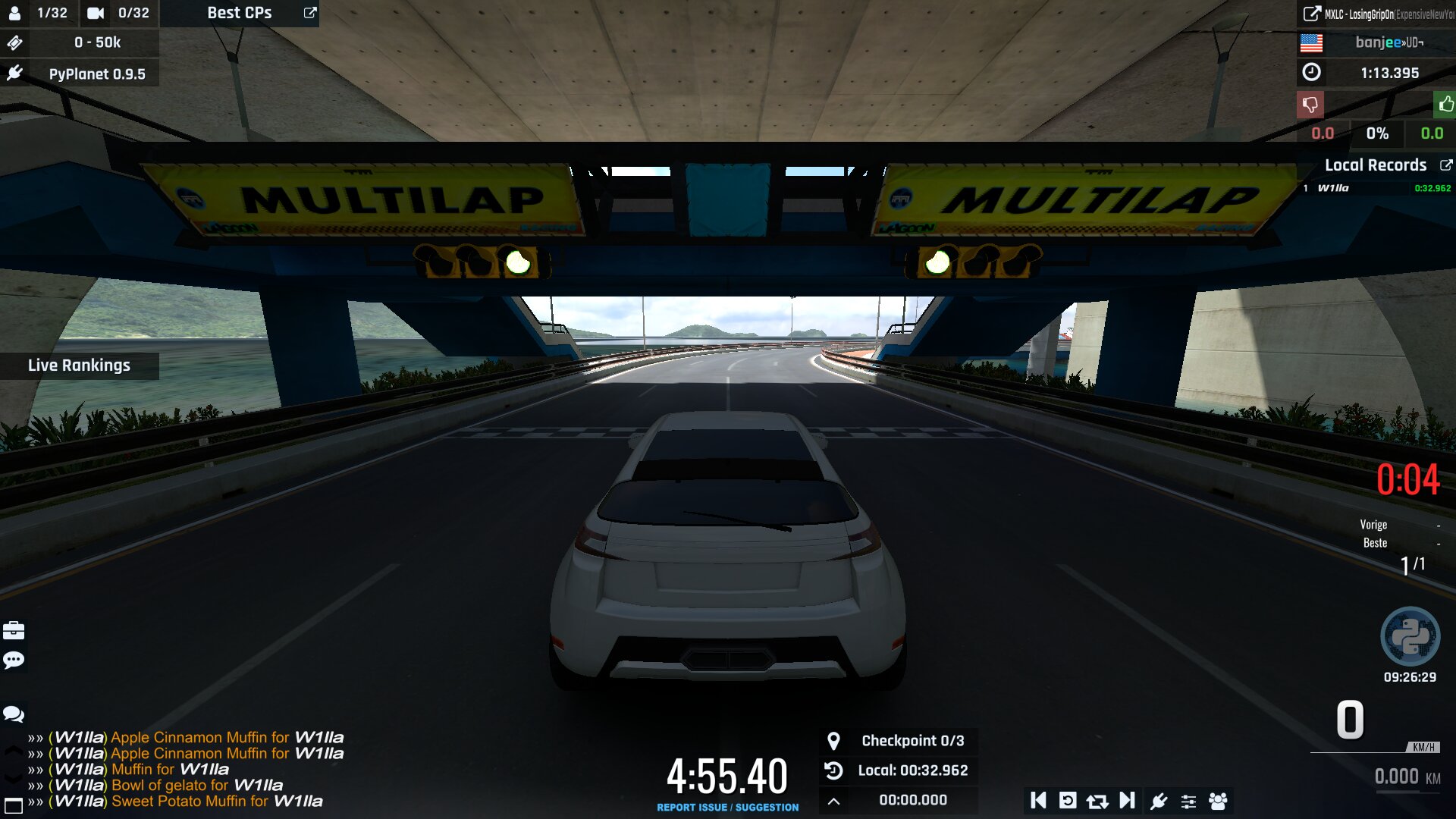Follow the Report Issue / Suggestion link
This screenshot has width=1456, height=819.
[727, 808]
